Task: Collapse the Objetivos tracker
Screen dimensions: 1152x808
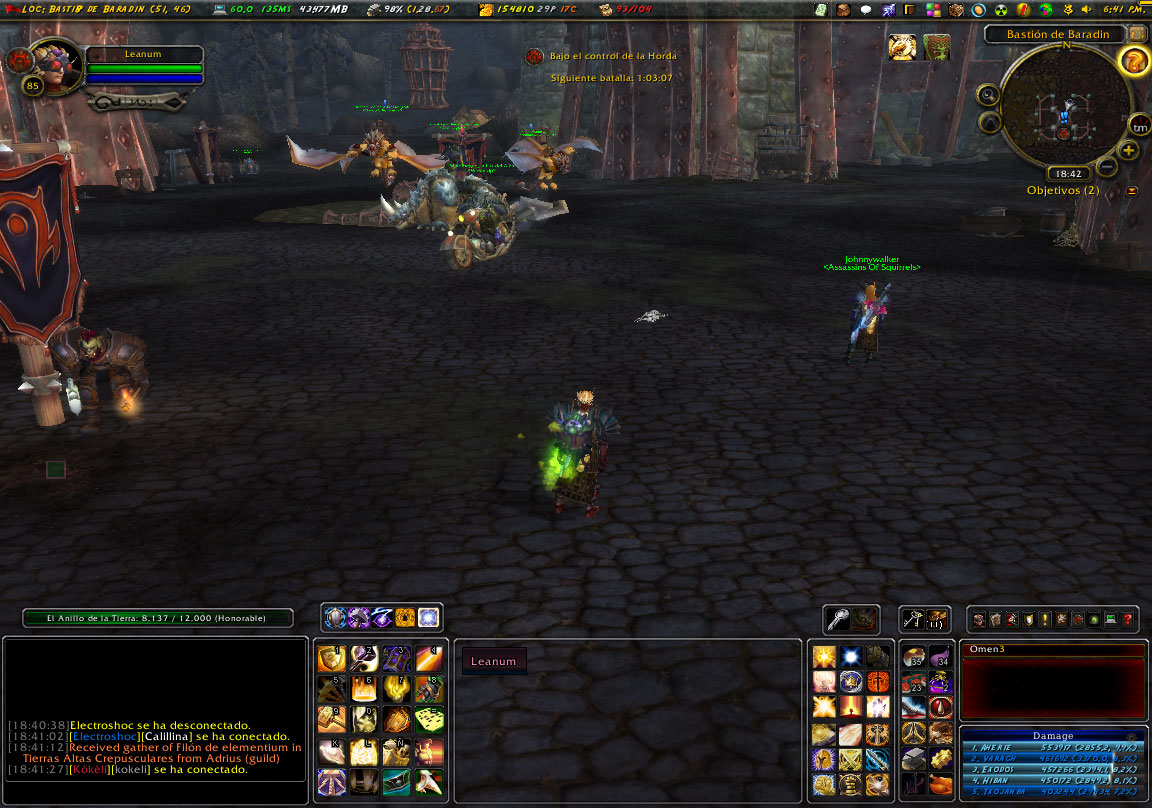Action: click(1131, 190)
